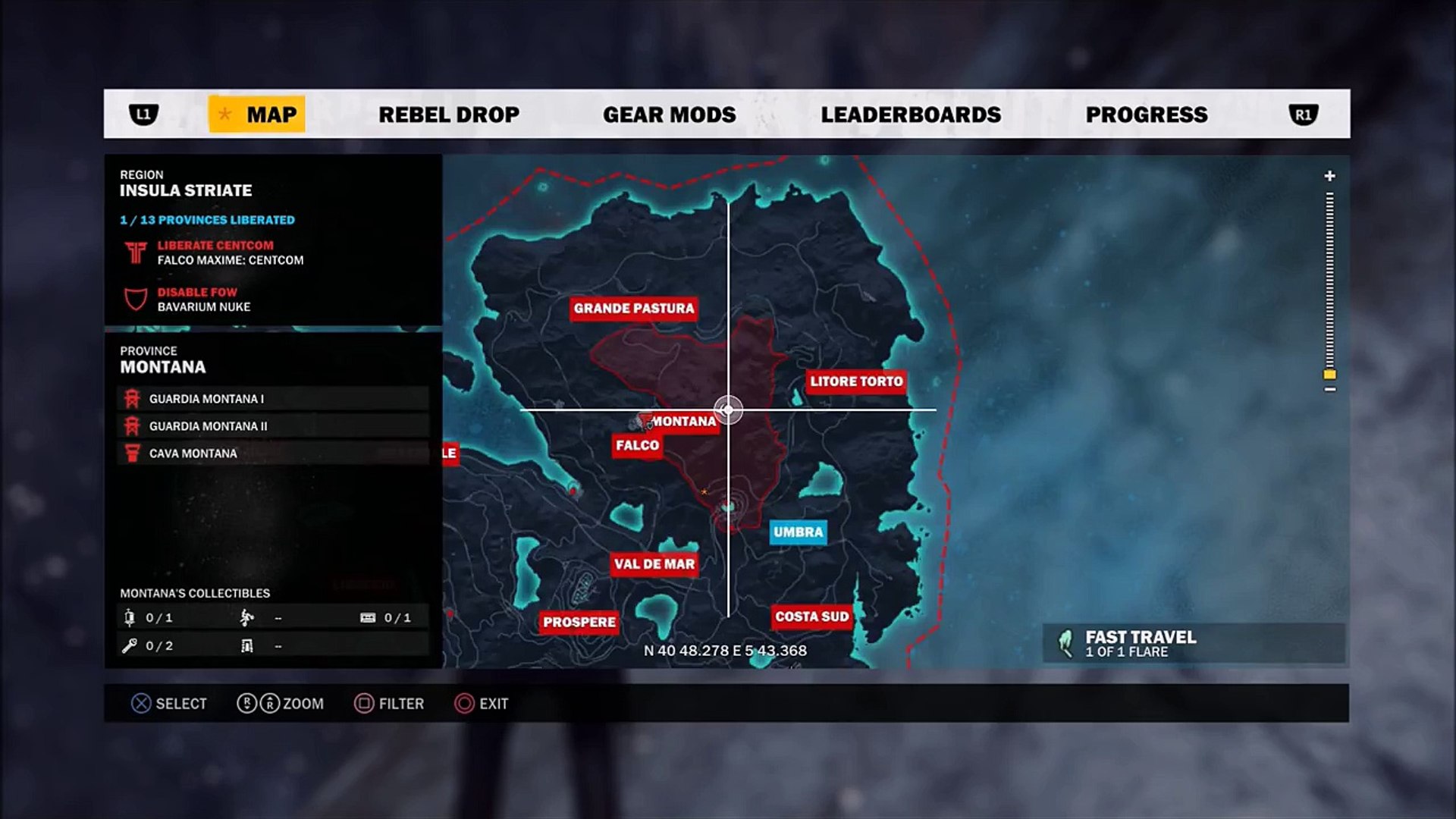This screenshot has height=819, width=1456.
Task: Open the Gear Mods tab
Action: [x=669, y=115]
